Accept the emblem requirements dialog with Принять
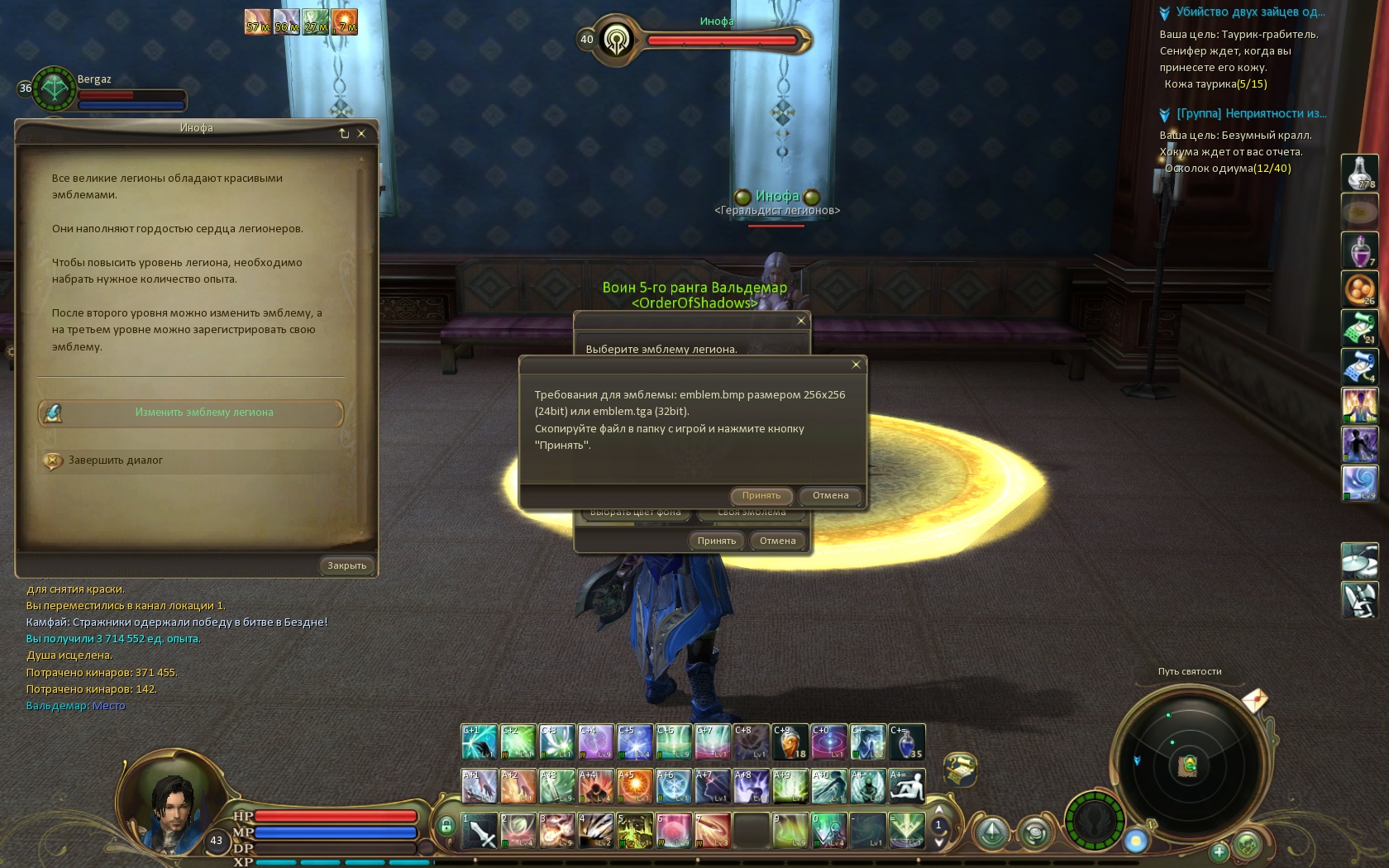Viewport: 1389px width, 868px height. tap(761, 496)
